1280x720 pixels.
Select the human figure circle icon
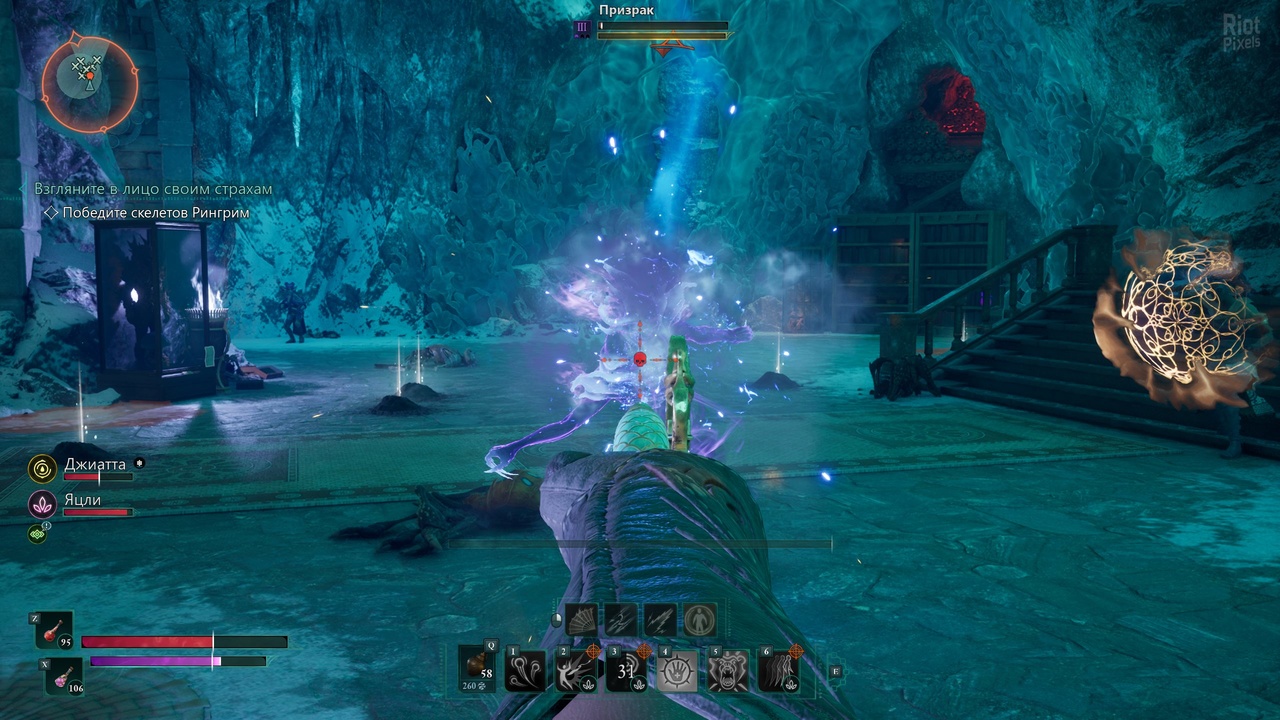point(700,620)
